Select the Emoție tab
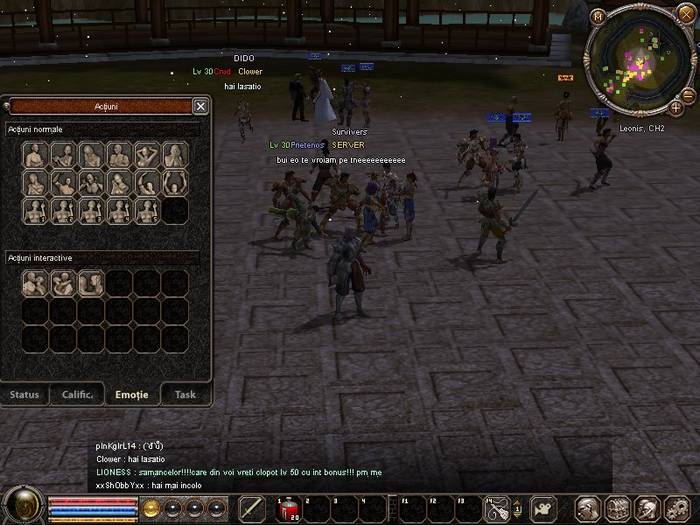 coord(132,394)
